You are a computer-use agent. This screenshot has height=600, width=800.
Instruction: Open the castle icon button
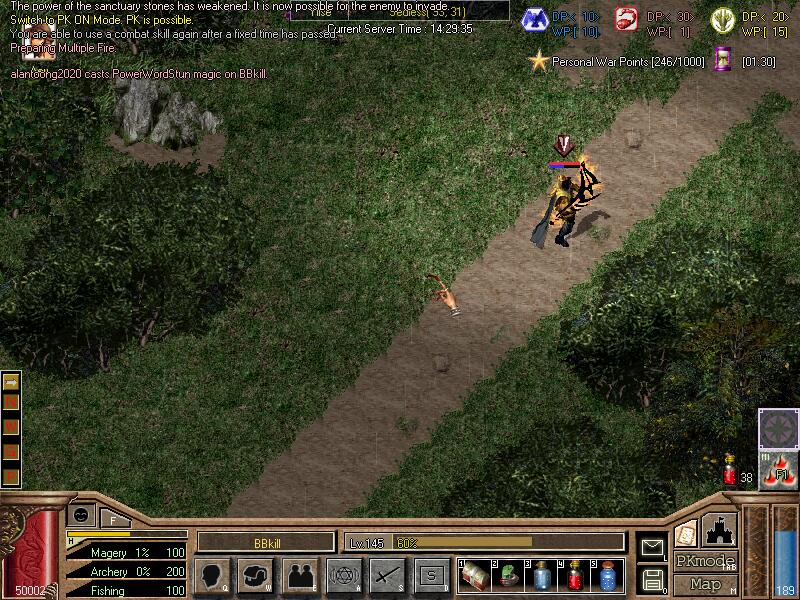point(721,529)
